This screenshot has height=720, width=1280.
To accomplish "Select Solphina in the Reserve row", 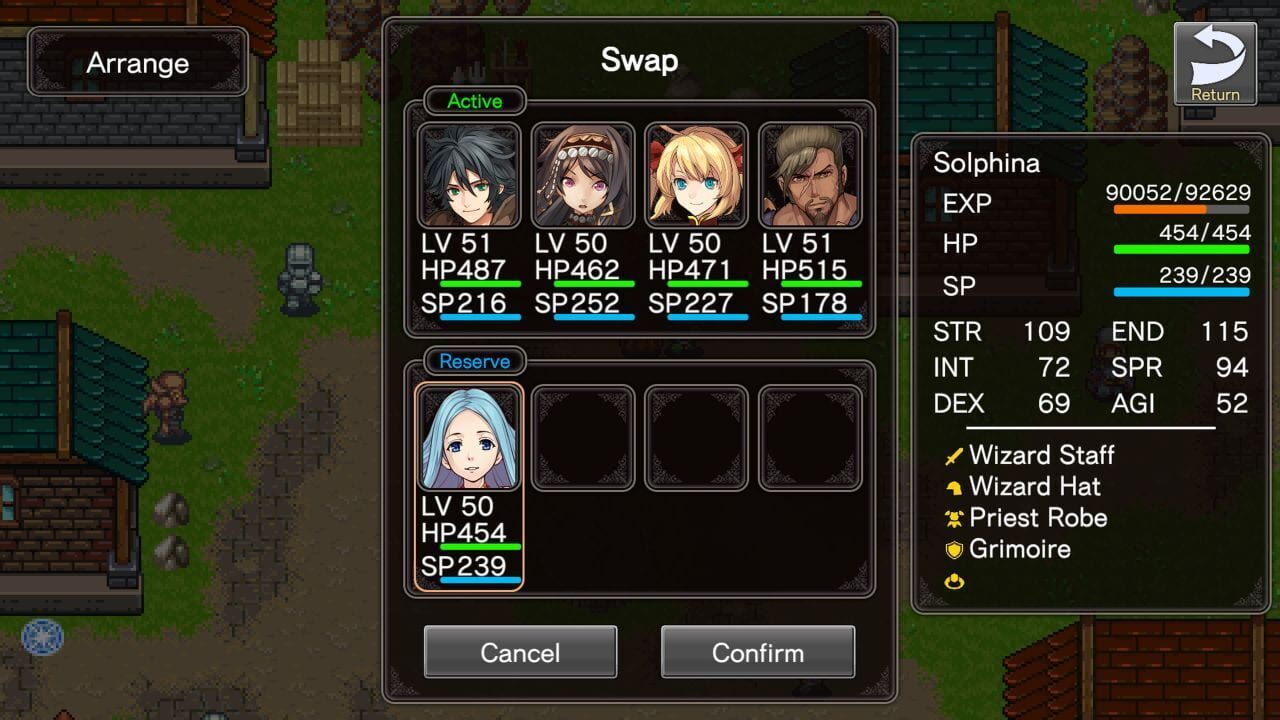I will [468, 437].
